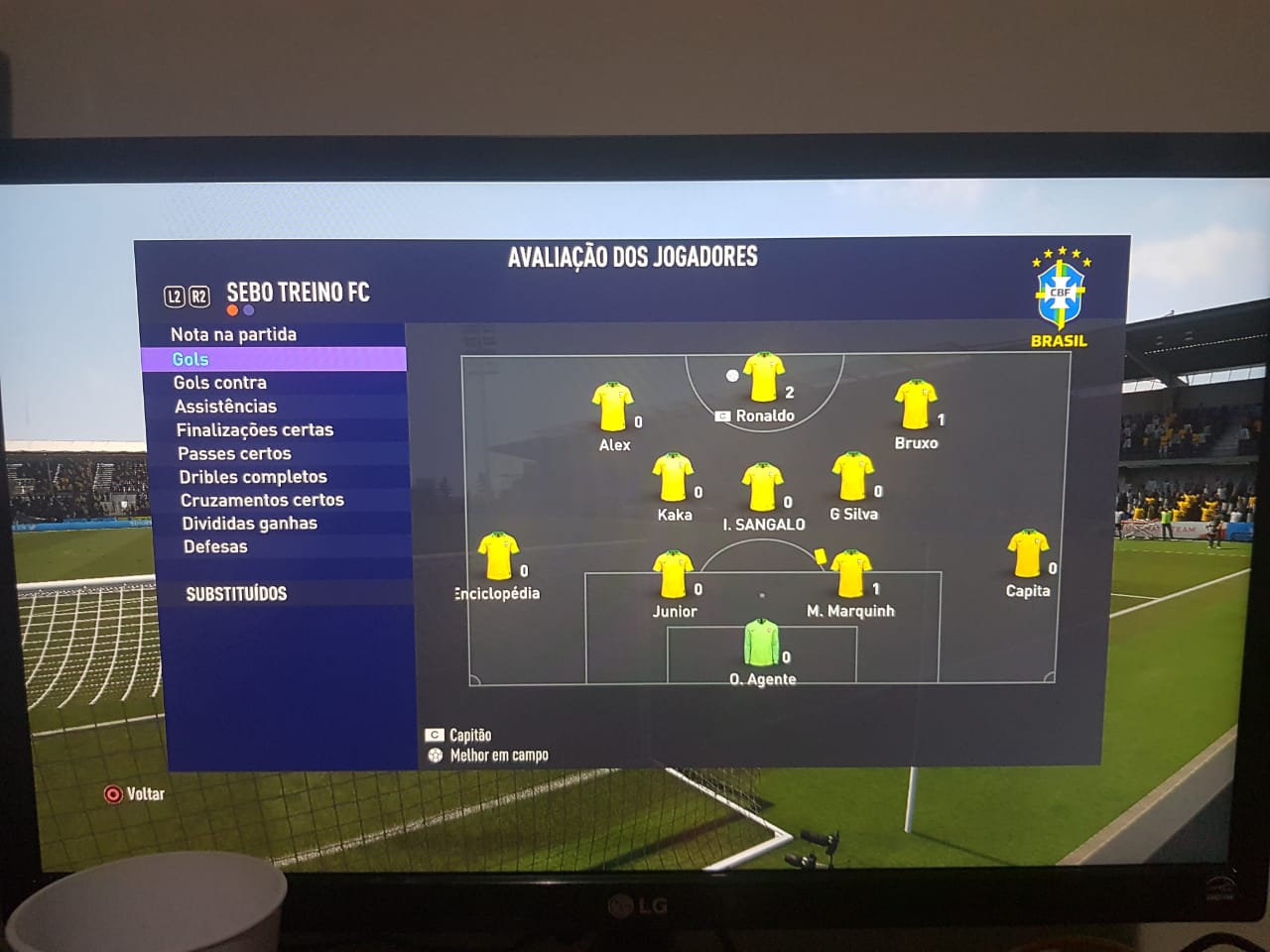Choose the Dribles completos entry

coord(253,477)
